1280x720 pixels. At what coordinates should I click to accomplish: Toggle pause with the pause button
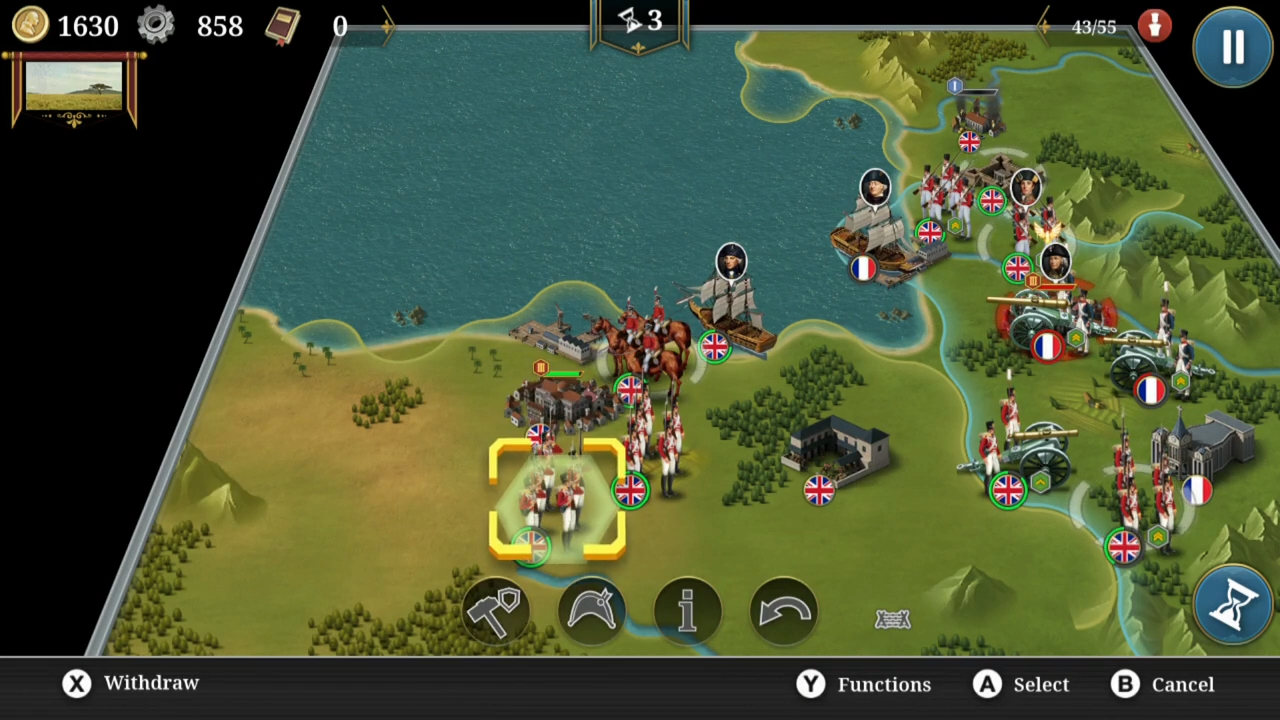coord(1232,48)
